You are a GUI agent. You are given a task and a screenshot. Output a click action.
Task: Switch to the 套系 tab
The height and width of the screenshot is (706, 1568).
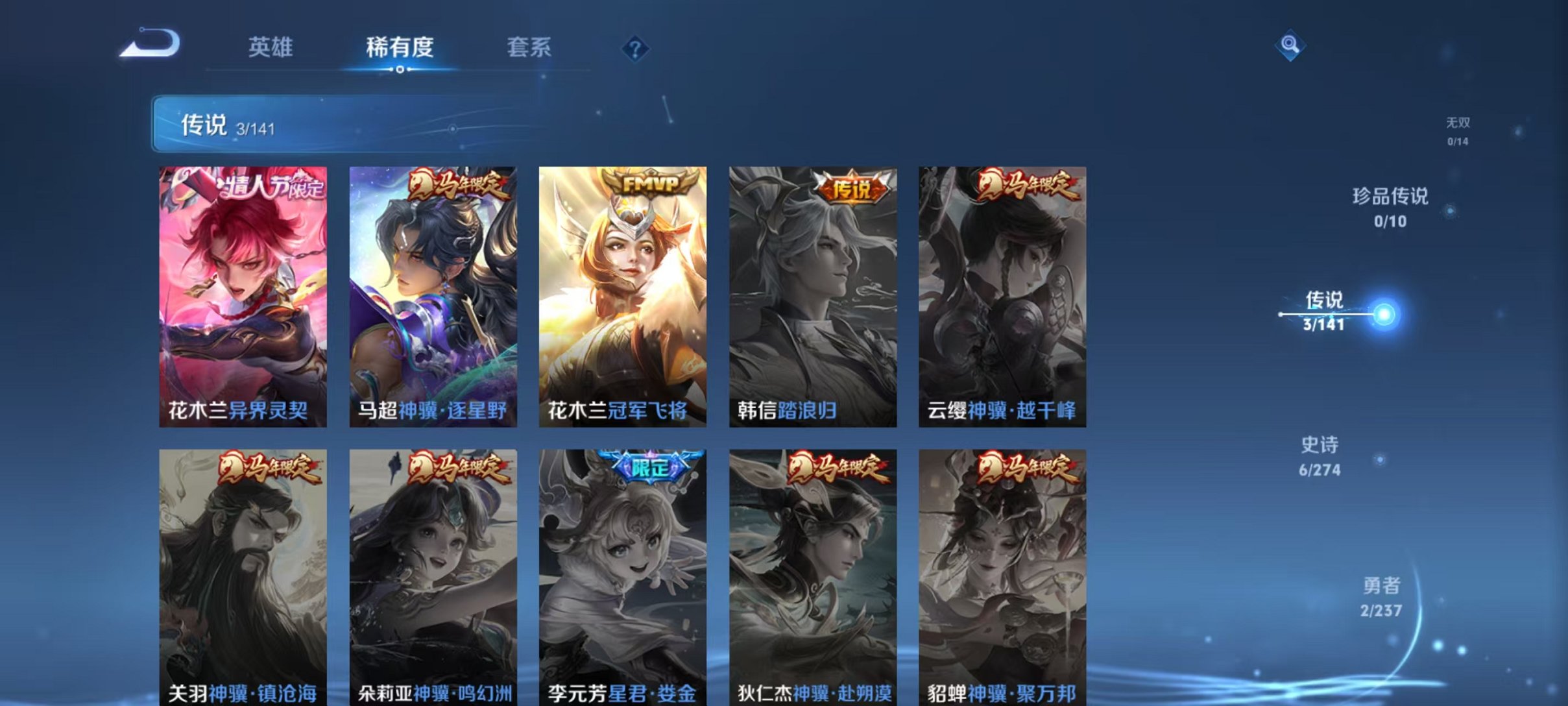click(528, 47)
